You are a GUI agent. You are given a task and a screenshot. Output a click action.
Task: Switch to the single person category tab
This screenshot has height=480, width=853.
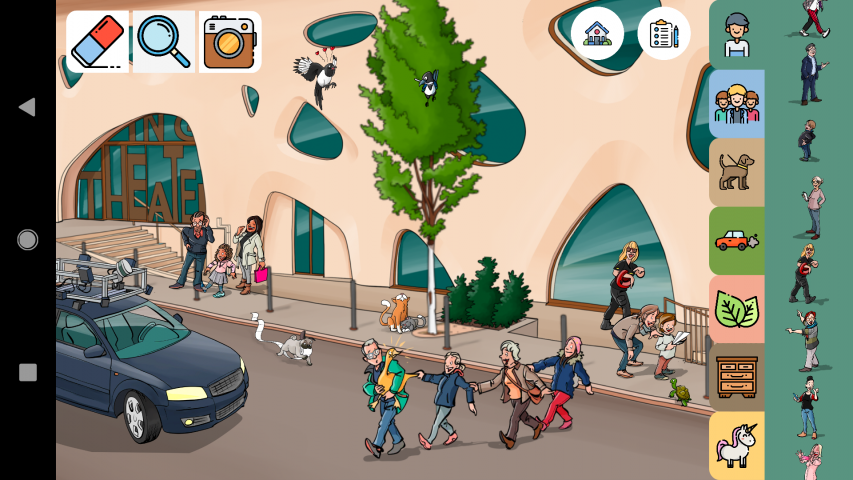[x=737, y=35]
